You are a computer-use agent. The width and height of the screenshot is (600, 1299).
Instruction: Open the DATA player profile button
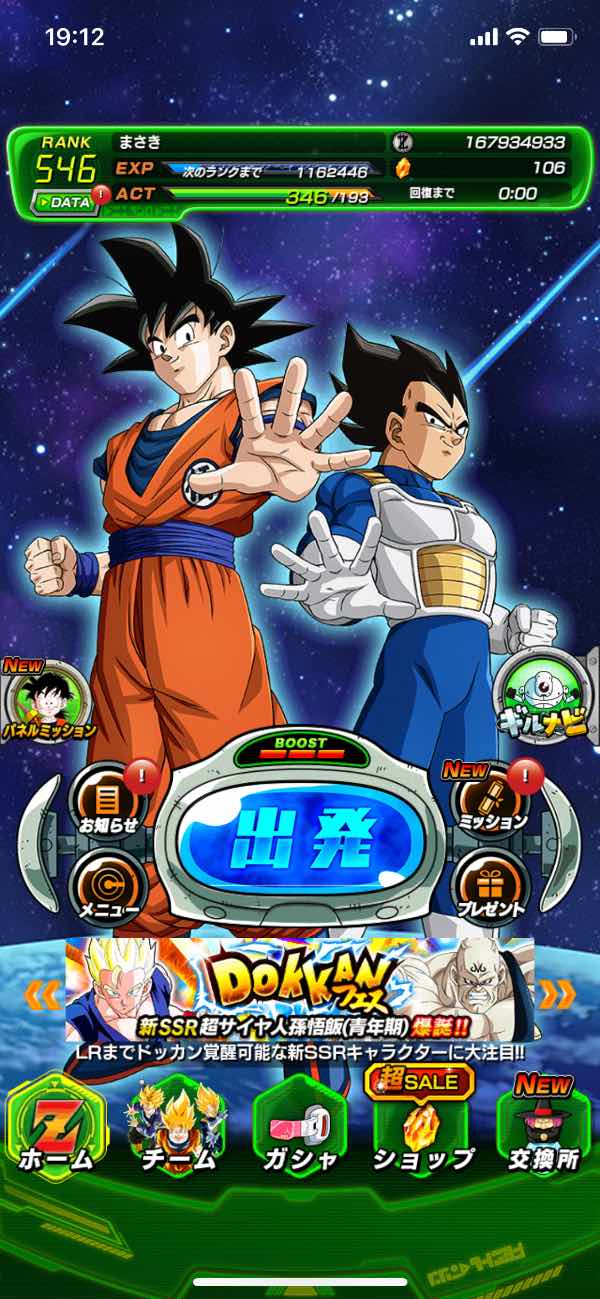[64, 201]
